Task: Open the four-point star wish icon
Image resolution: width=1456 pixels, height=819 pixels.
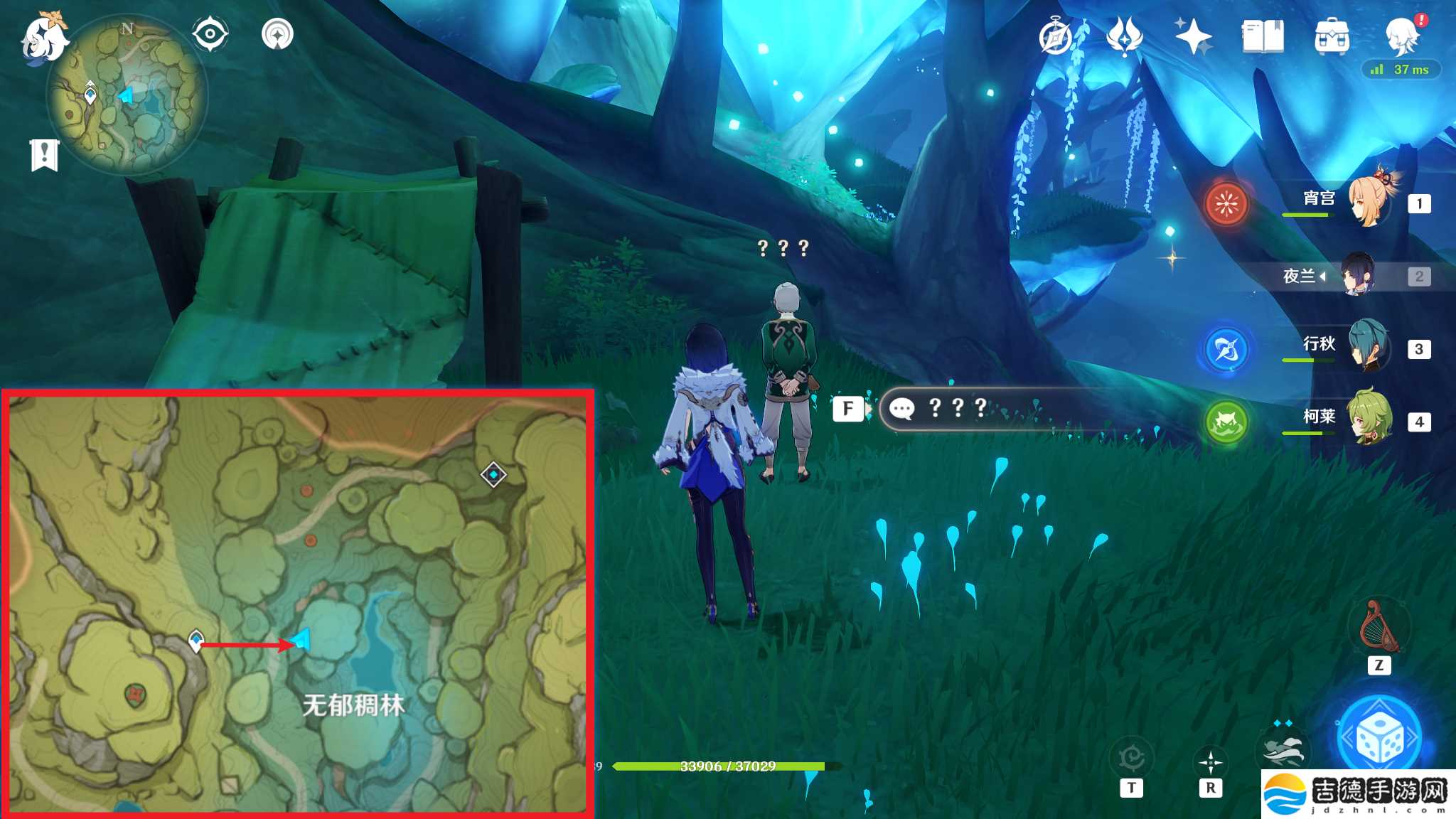Action: tap(1192, 36)
